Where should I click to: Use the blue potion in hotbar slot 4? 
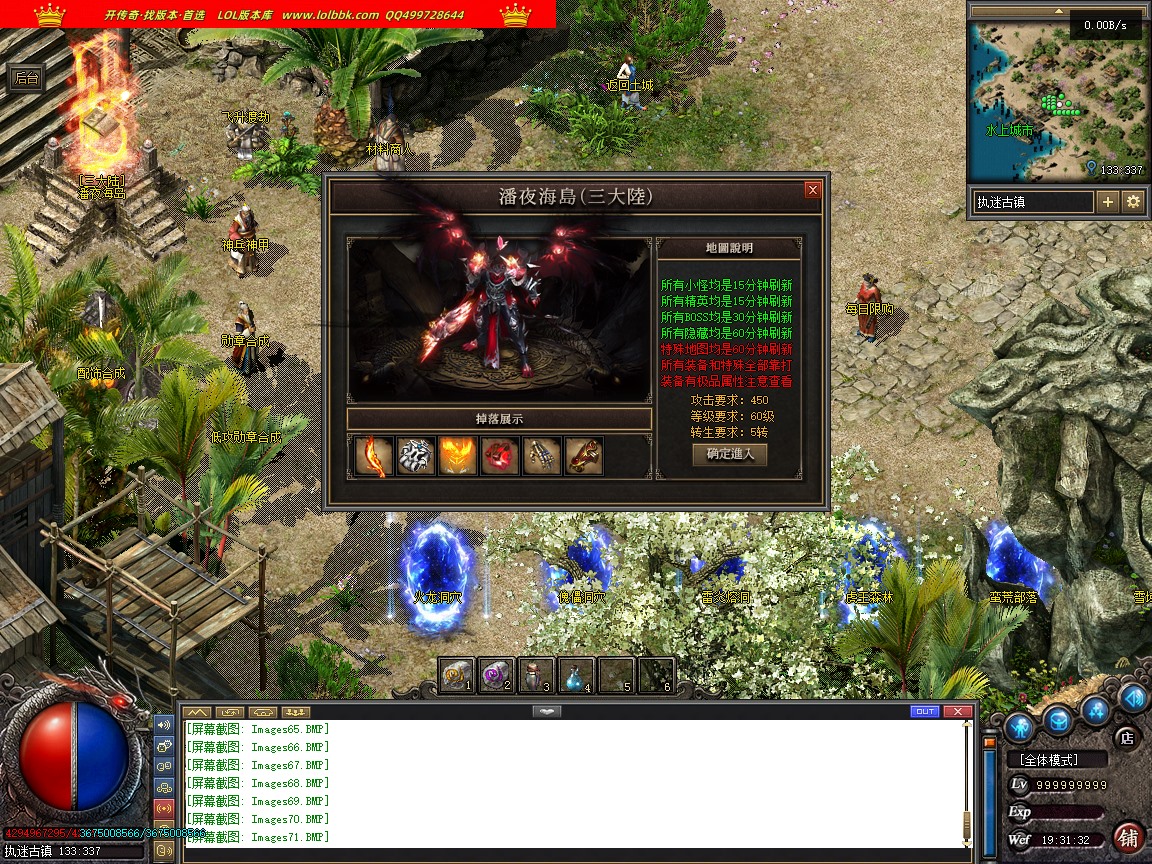pos(575,675)
